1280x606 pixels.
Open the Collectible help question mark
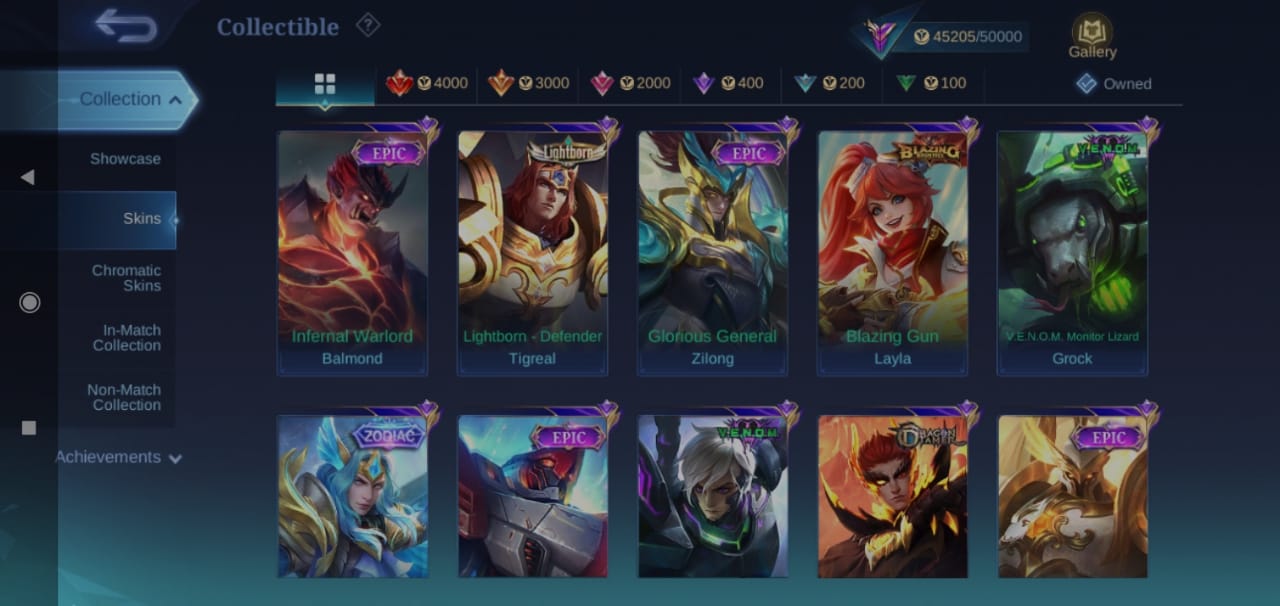pos(368,25)
